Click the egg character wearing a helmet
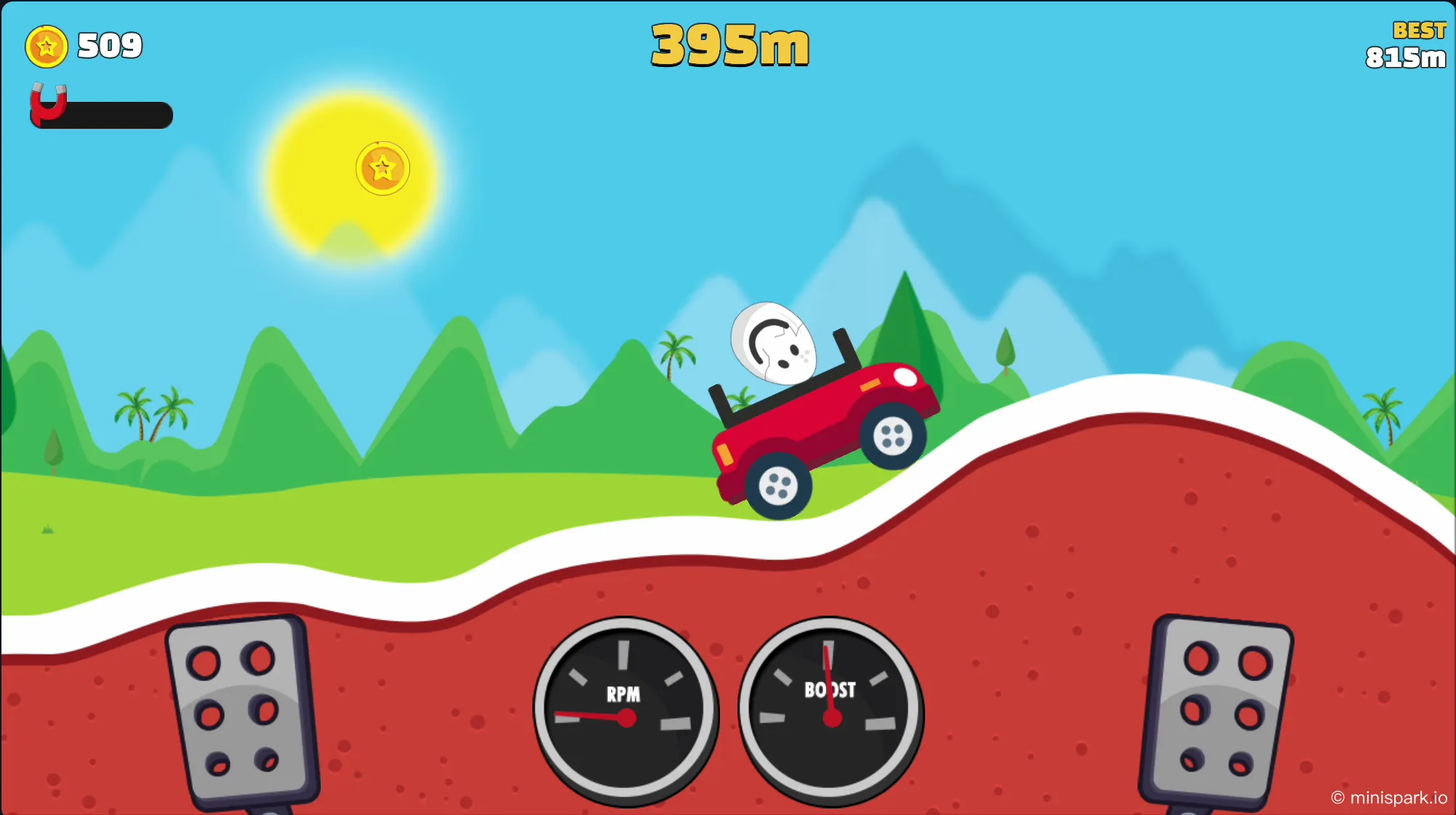This screenshot has width=1456, height=815. click(773, 342)
